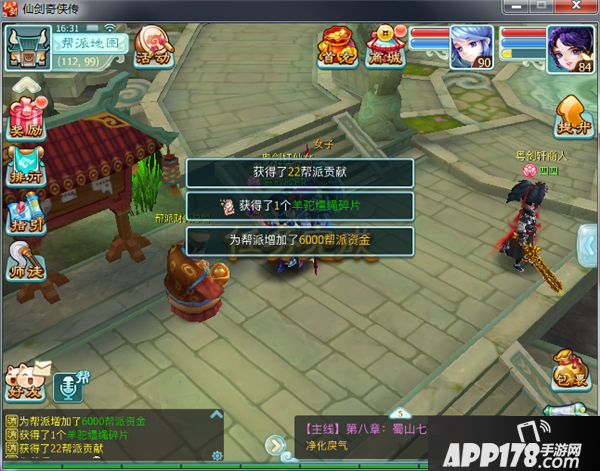The image size is (600, 471).
Task: Open the guild map minimap panel
Action: [90, 44]
